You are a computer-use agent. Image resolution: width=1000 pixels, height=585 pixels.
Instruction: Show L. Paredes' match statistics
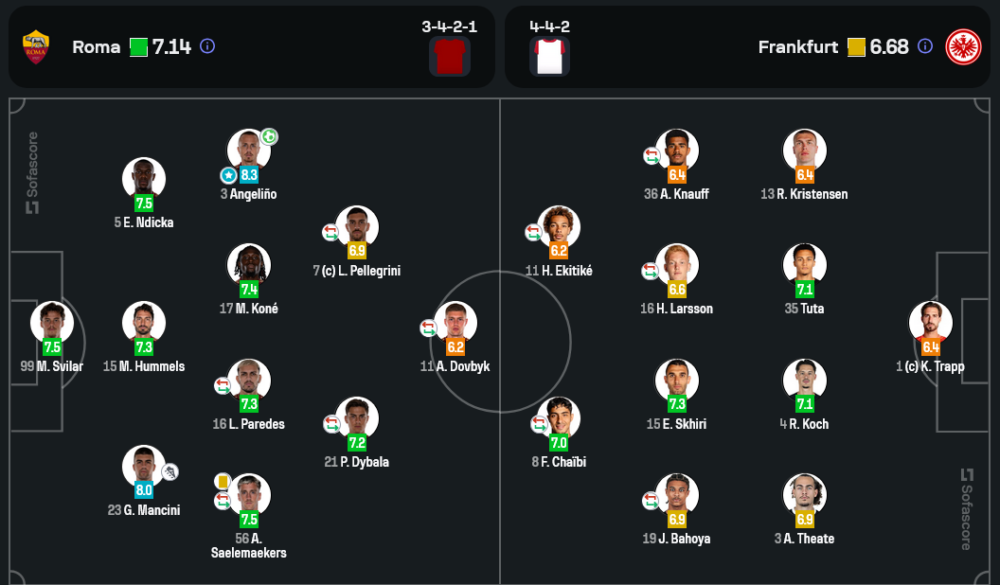248,380
